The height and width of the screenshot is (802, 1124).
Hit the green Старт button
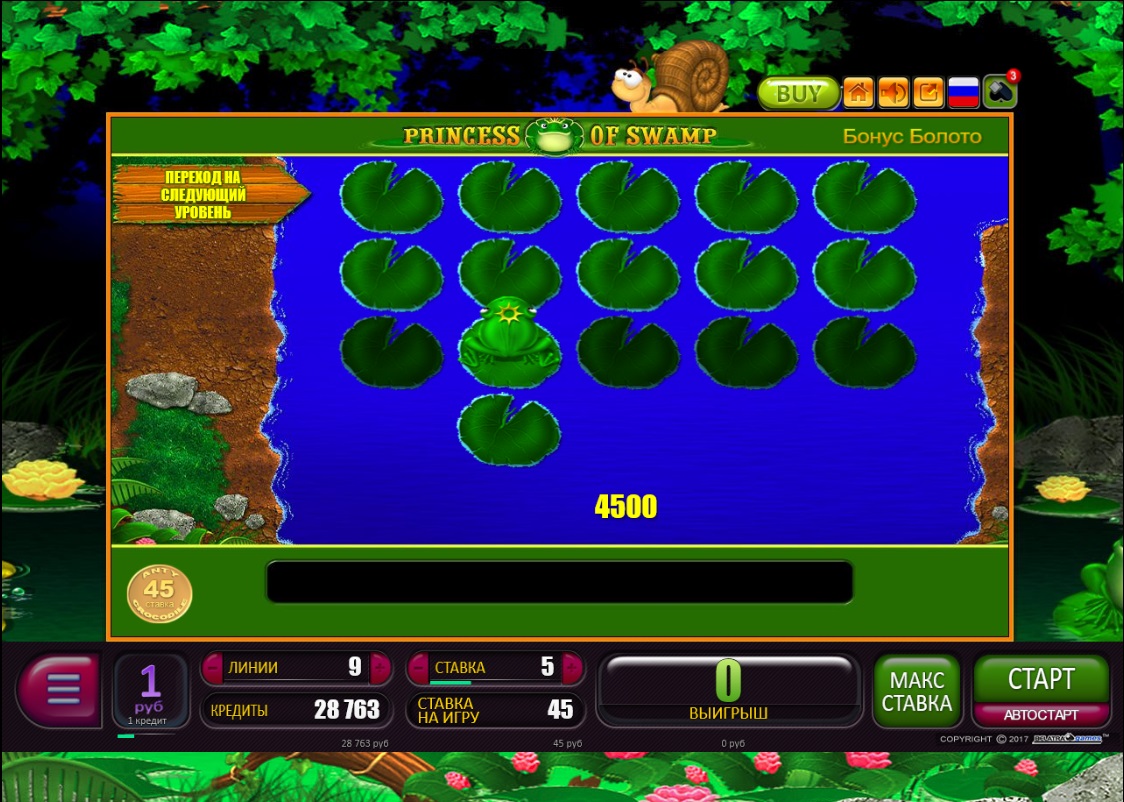click(1041, 679)
